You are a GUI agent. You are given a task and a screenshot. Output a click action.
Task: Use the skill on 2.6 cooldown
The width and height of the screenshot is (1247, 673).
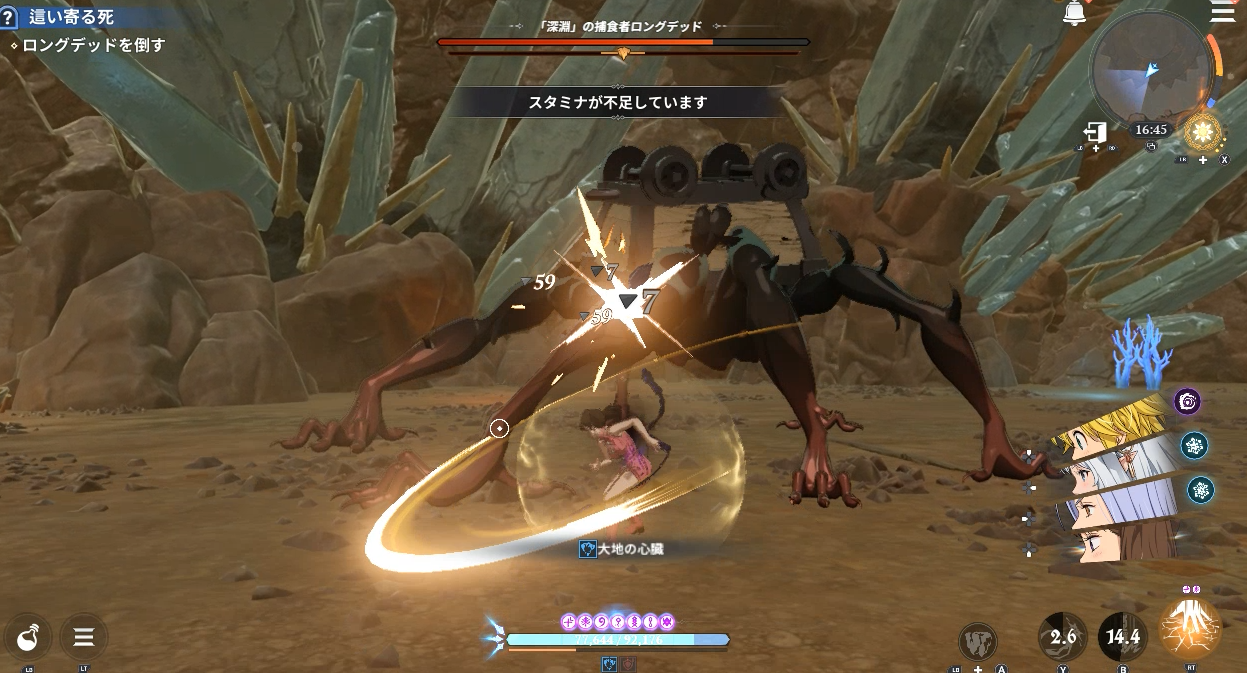1062,636
